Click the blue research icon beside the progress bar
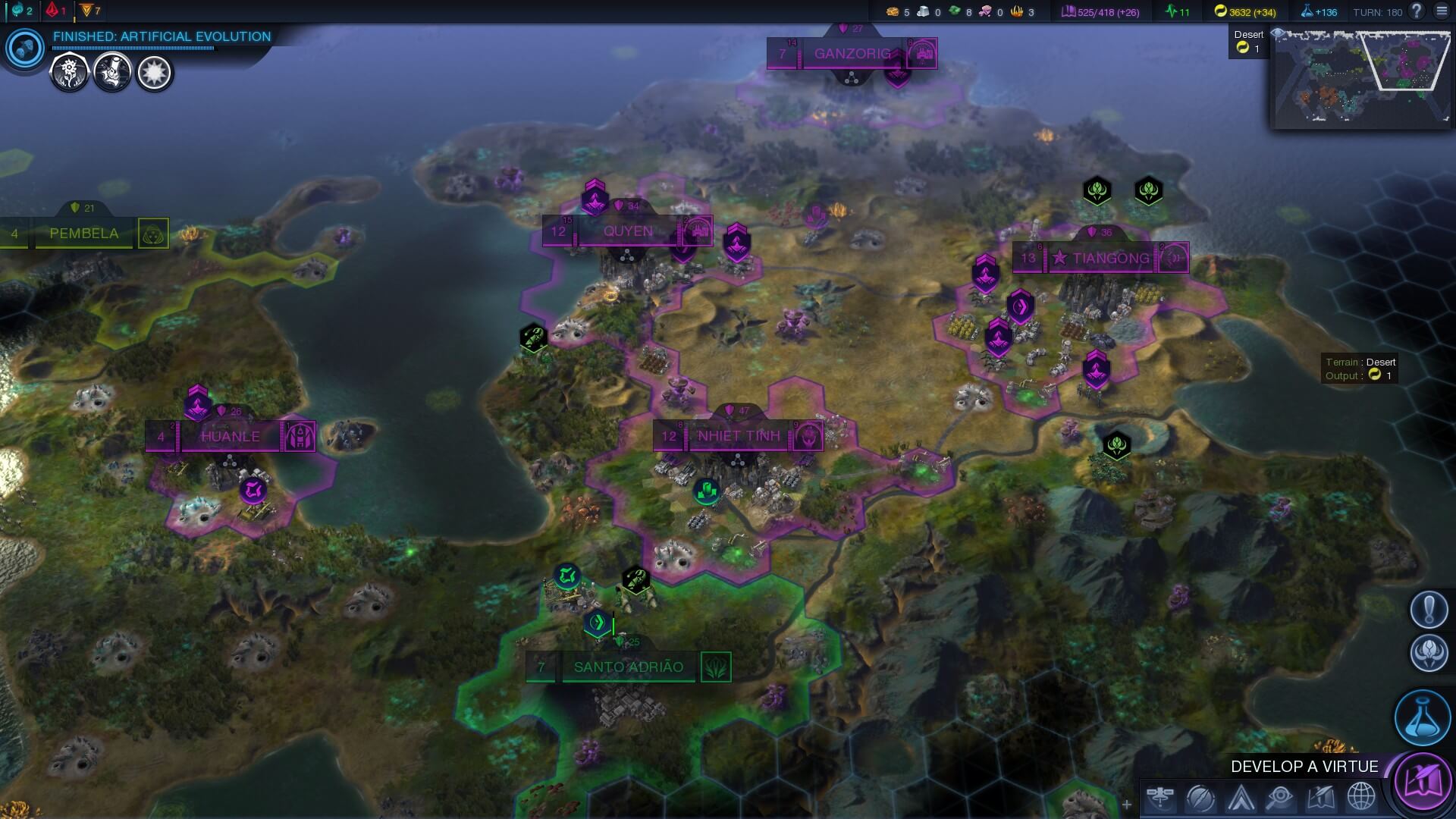1456x819 pixels. (24, 49)
